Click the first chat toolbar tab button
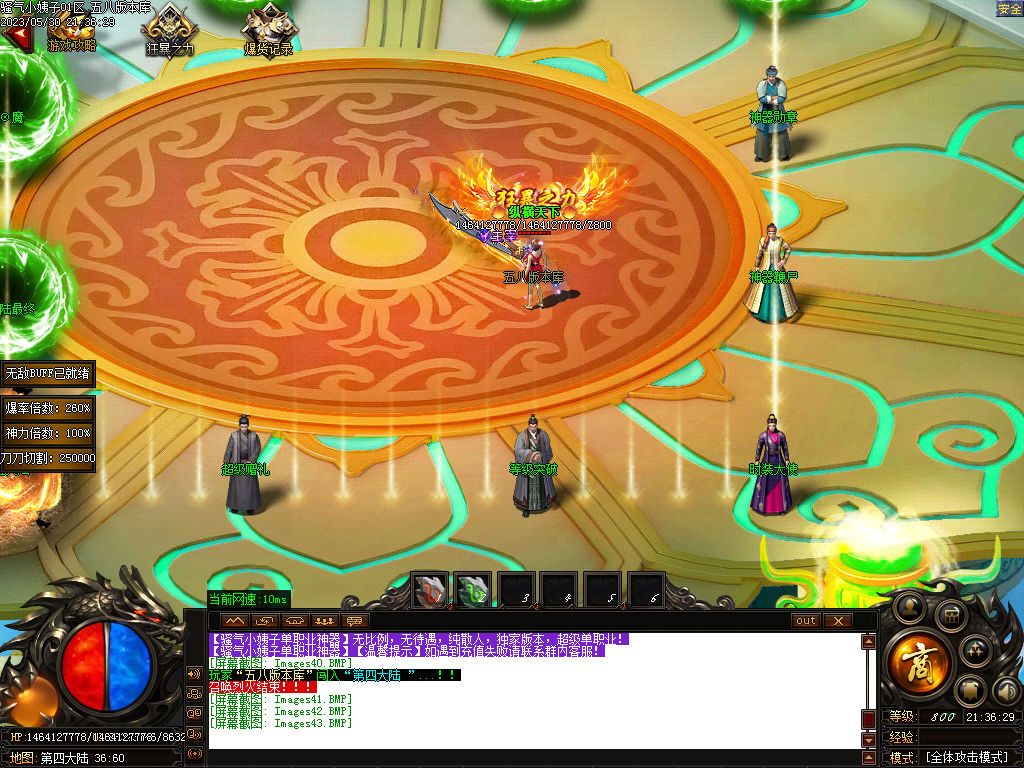This screenshot has width=1024, height=768. (x=235, y=621)
